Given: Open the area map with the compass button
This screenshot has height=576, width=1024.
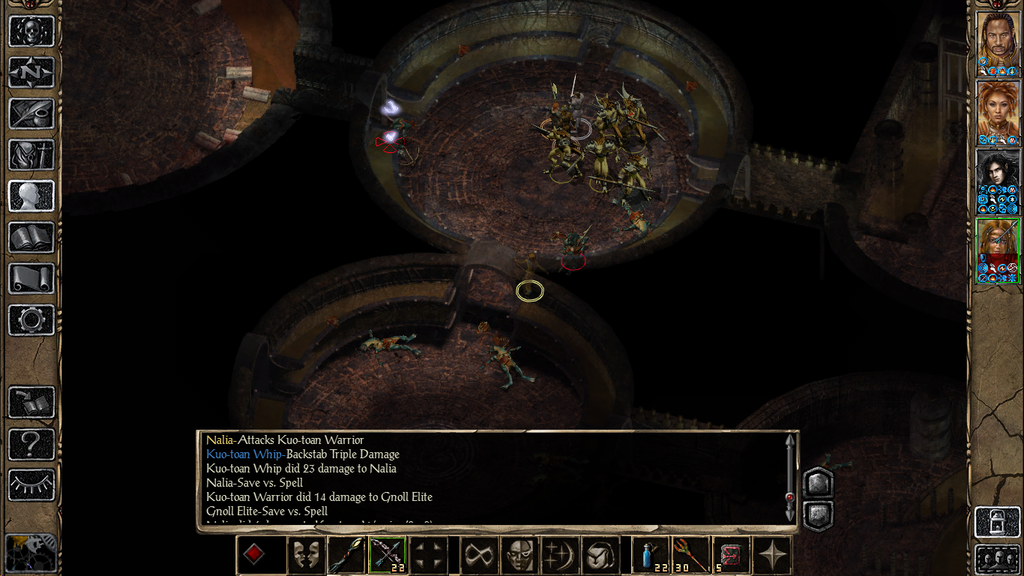Looking at the screenshot, I should pos(31,72).
